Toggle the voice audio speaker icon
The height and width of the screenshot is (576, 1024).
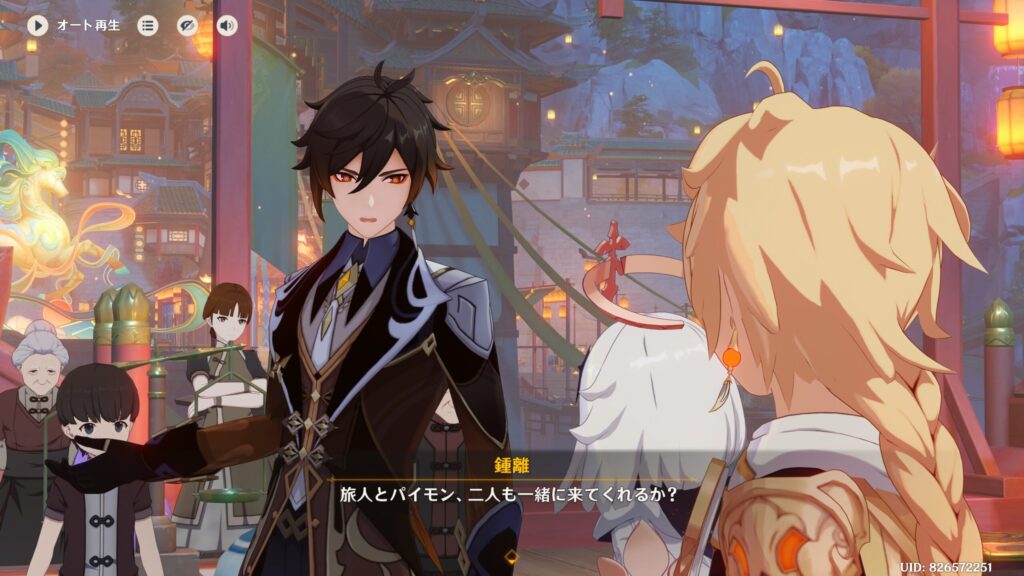pyautogui.click(x=227, y=25)
